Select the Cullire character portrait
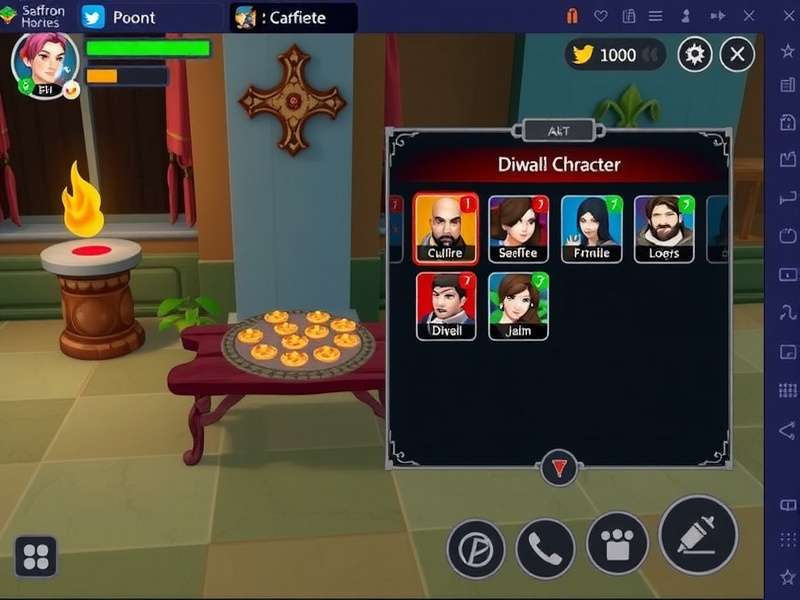The width and height of the screenshot is (800, 600). [x=445, y=228]
